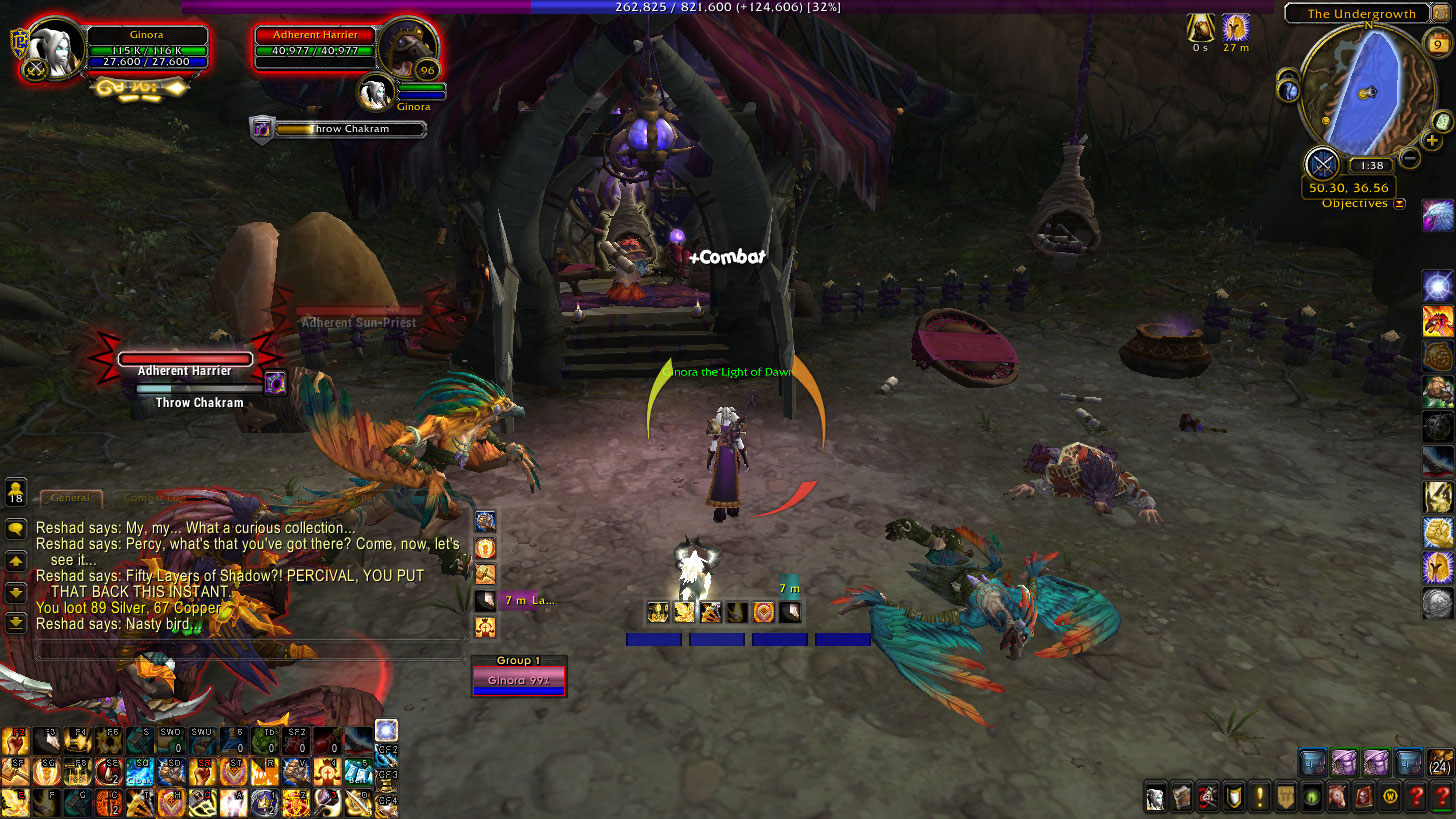Image resolution: width=1456 pixels, height=819 pixels.
Task: Click the Ginora 99% group frame
Action: click(519, 680)
